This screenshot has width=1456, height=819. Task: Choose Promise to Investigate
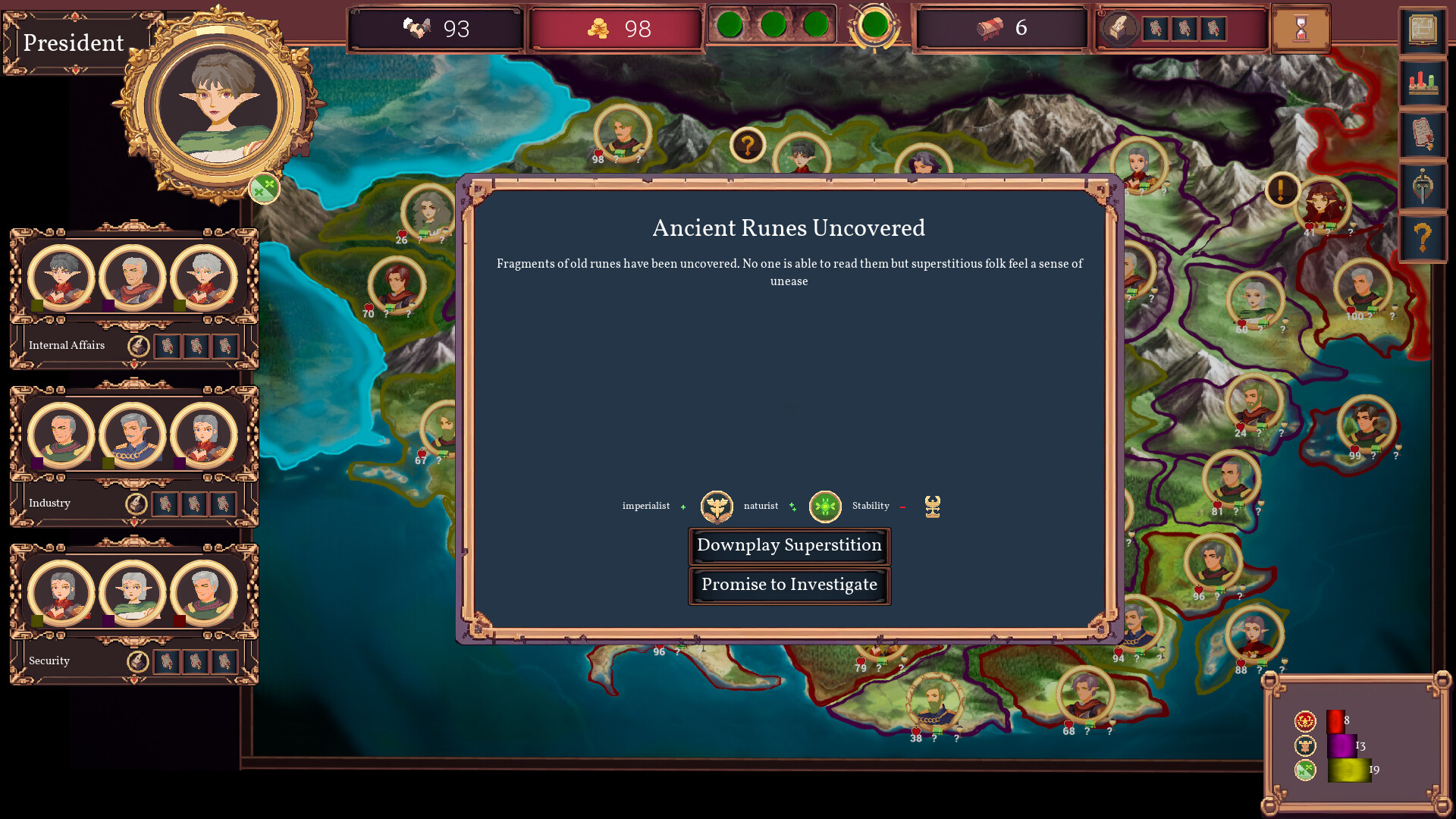pos(789,585)
